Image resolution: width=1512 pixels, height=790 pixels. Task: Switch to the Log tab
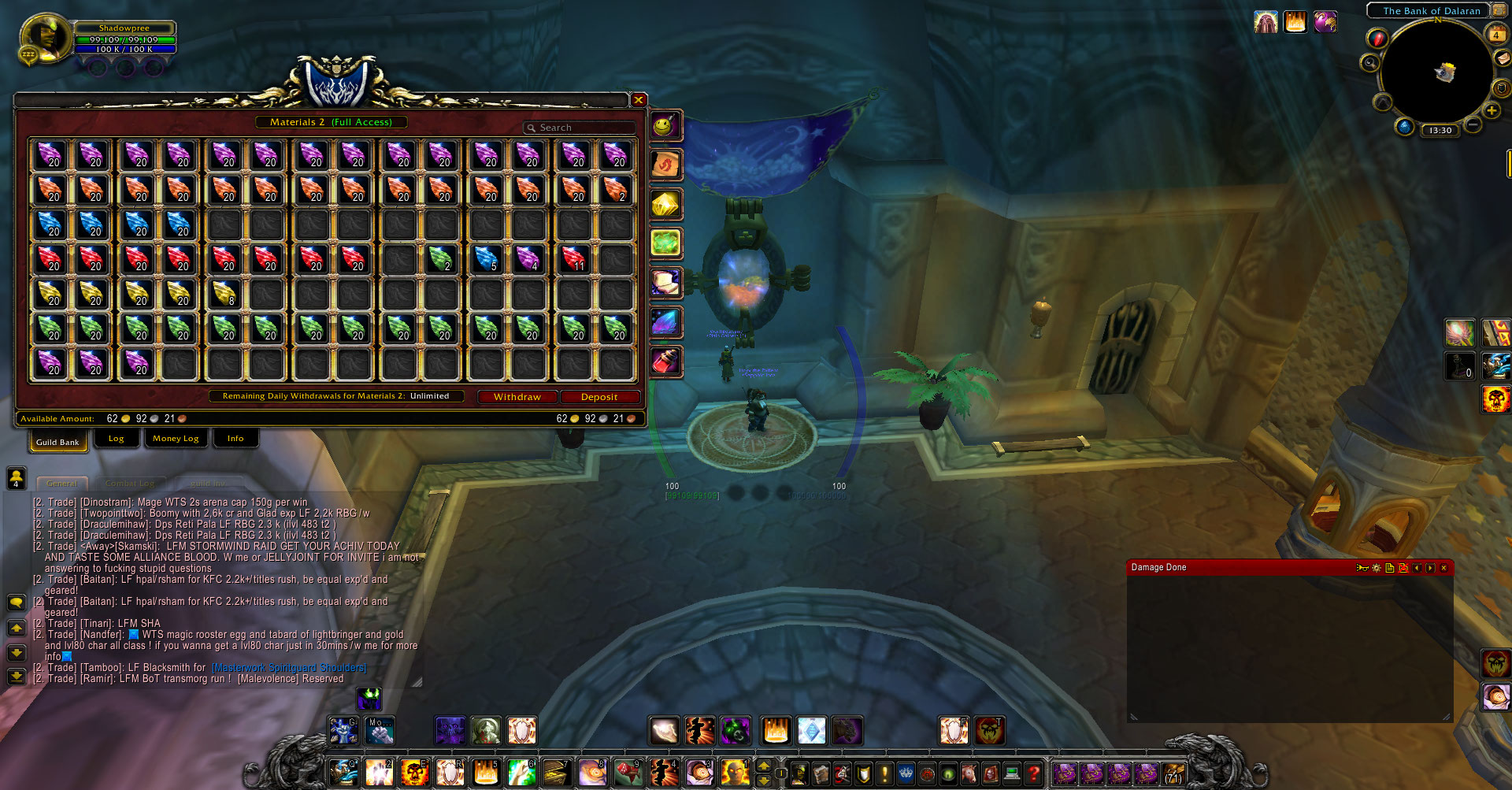[x=116, y=439]
